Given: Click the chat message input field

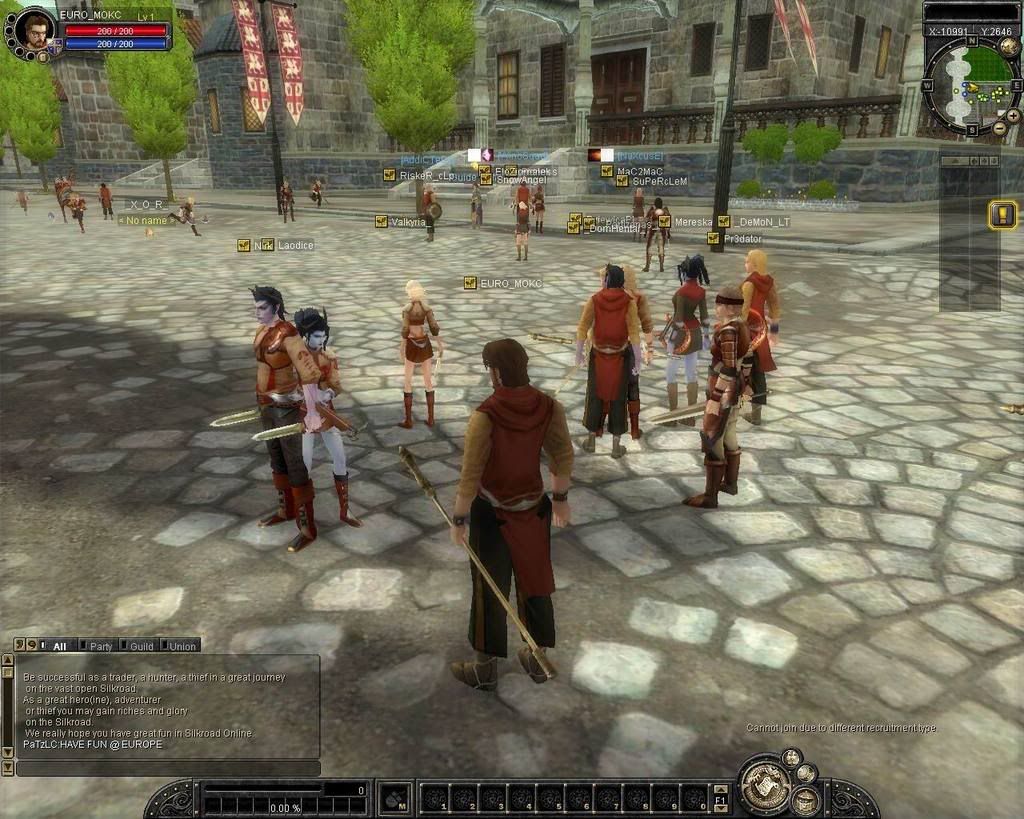Looking at the screenshot, I should 168,768.
